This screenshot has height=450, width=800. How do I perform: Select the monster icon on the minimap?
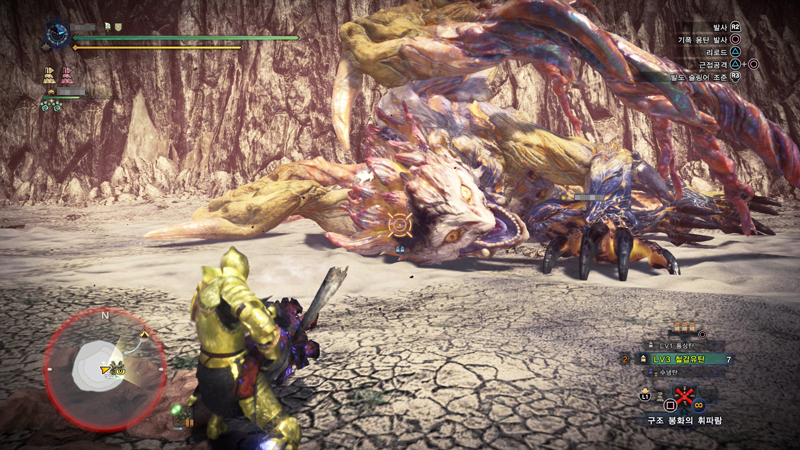click(x=119, y=368)
